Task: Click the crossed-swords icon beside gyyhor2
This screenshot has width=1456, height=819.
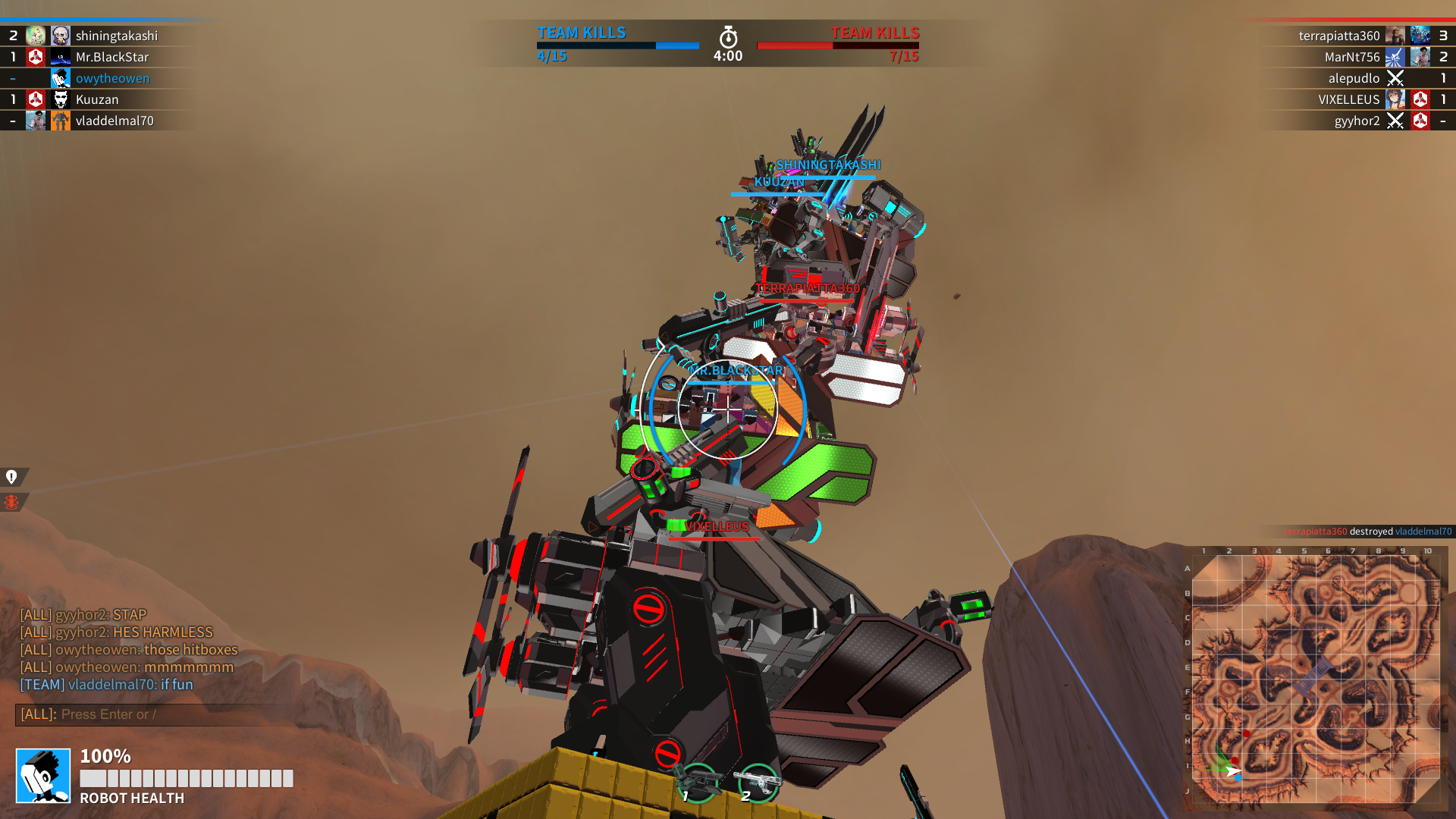Action: coord(1396,121)
